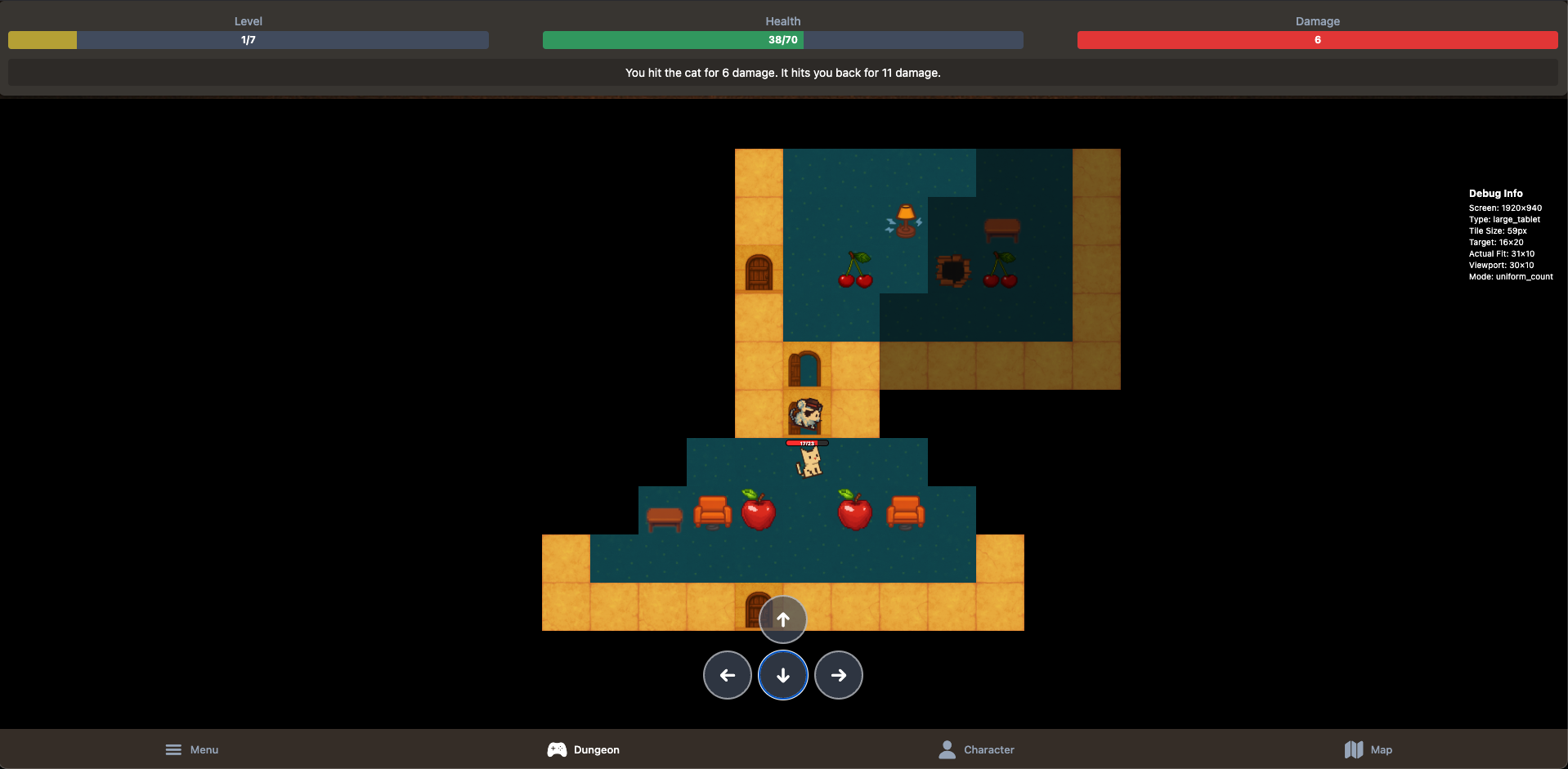Open the Map view

1367,749
